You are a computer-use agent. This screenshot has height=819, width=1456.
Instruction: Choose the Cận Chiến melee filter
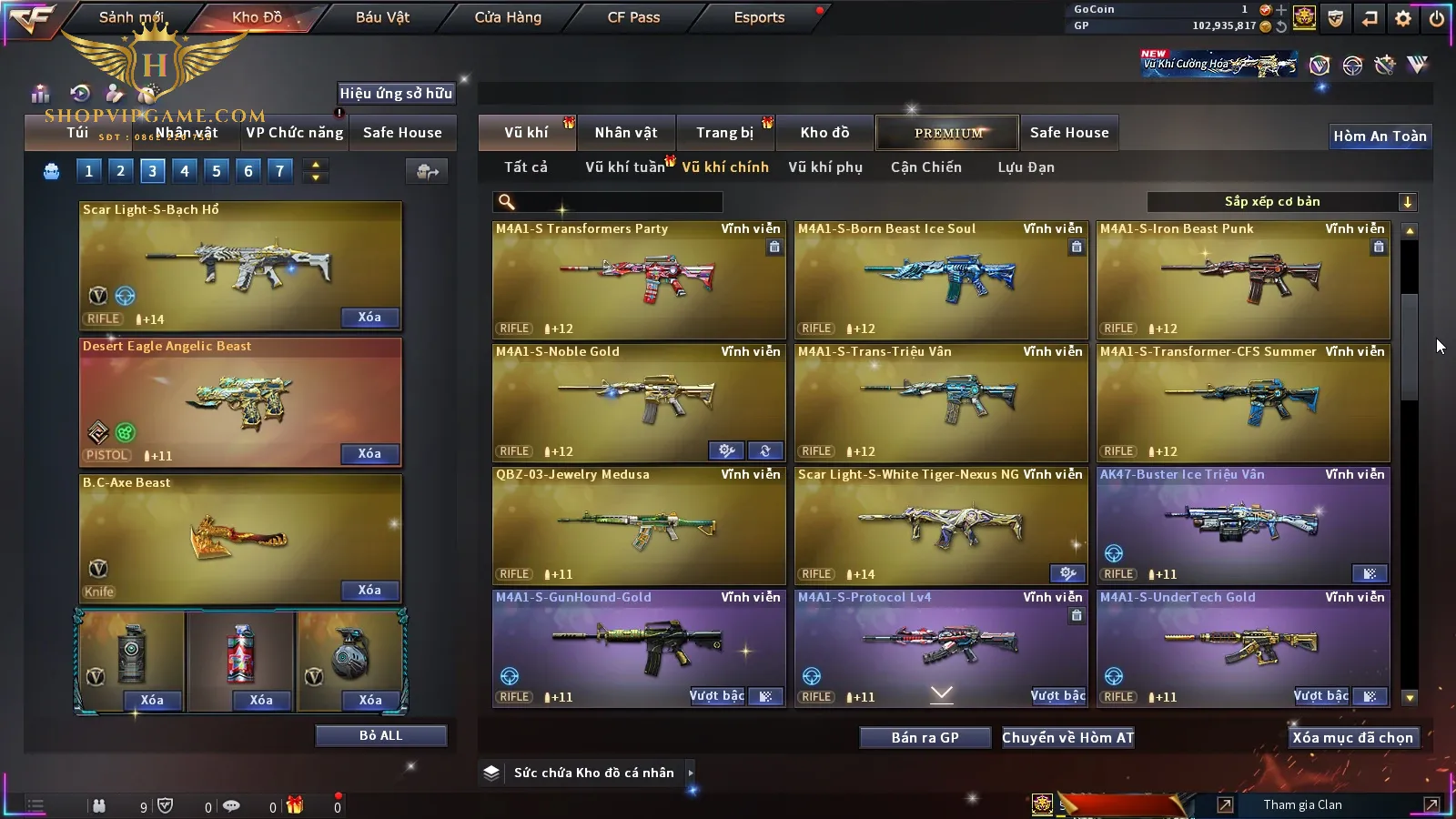(925, 167)
